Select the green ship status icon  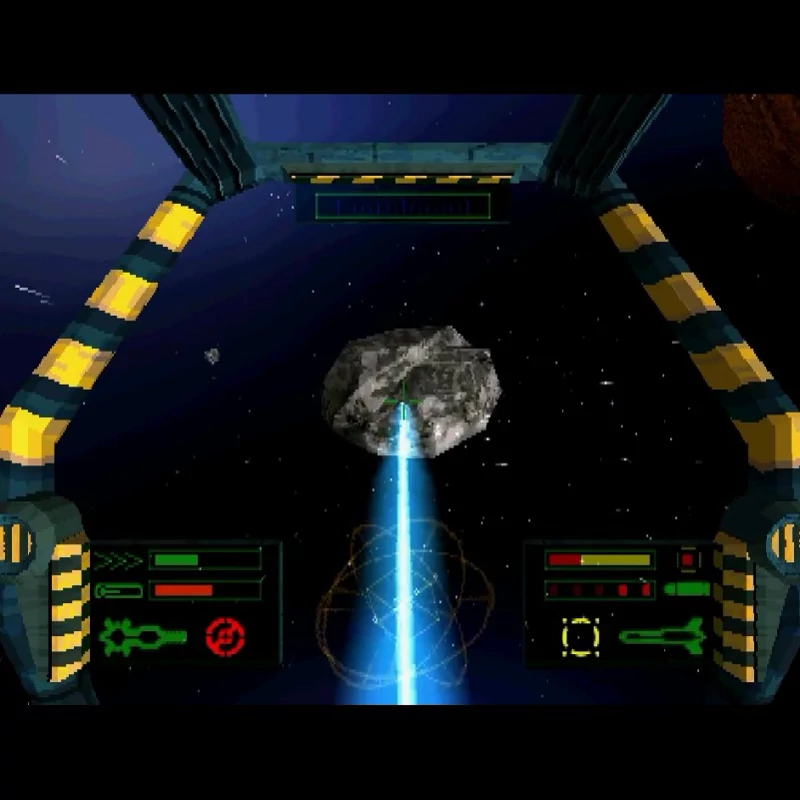point(142,636)
